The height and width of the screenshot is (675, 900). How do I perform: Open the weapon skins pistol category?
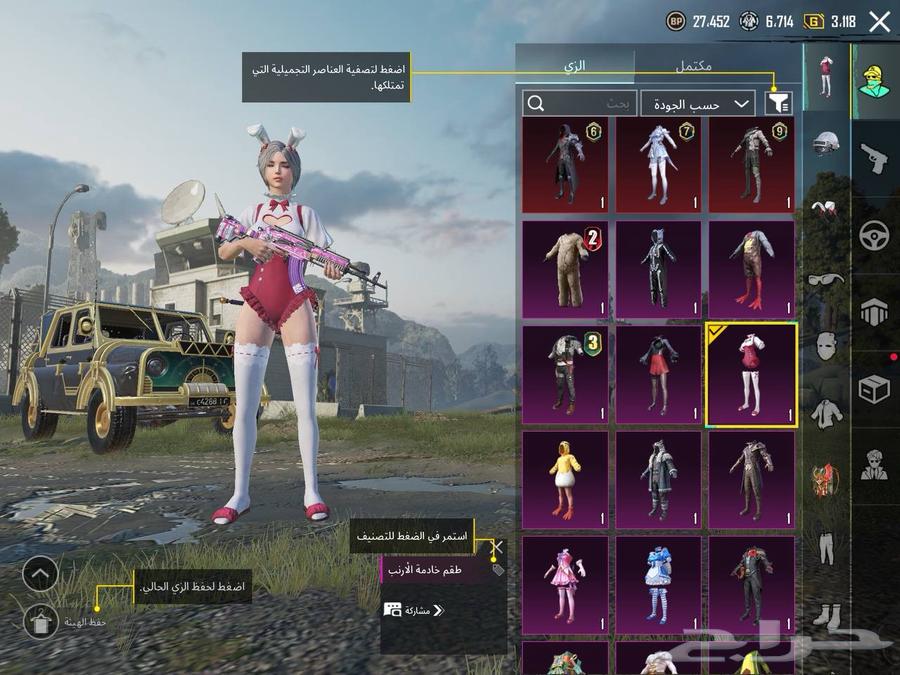point(875,156)
